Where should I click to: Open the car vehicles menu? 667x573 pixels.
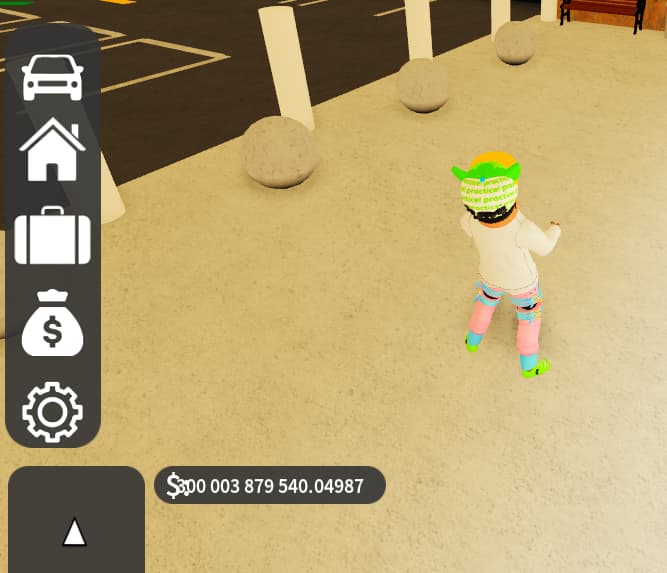pos(53,77)
